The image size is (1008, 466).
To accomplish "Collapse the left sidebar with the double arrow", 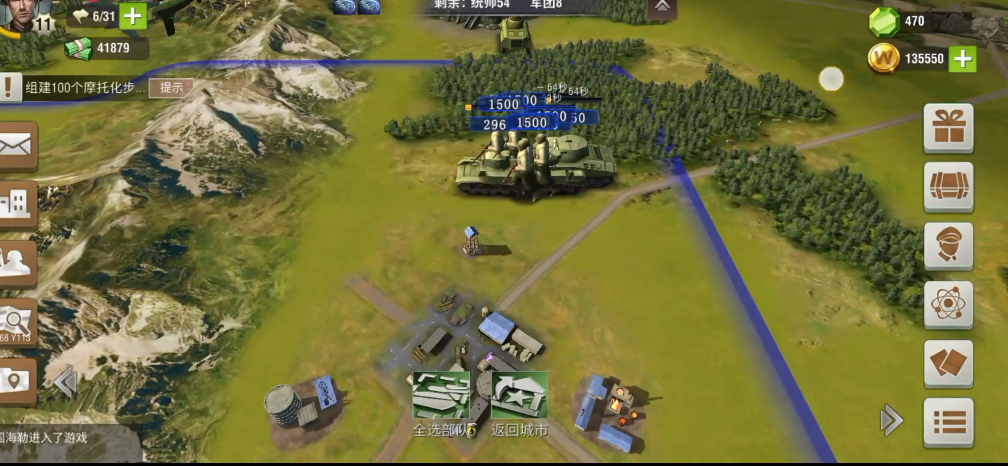I will pos(66,382).
